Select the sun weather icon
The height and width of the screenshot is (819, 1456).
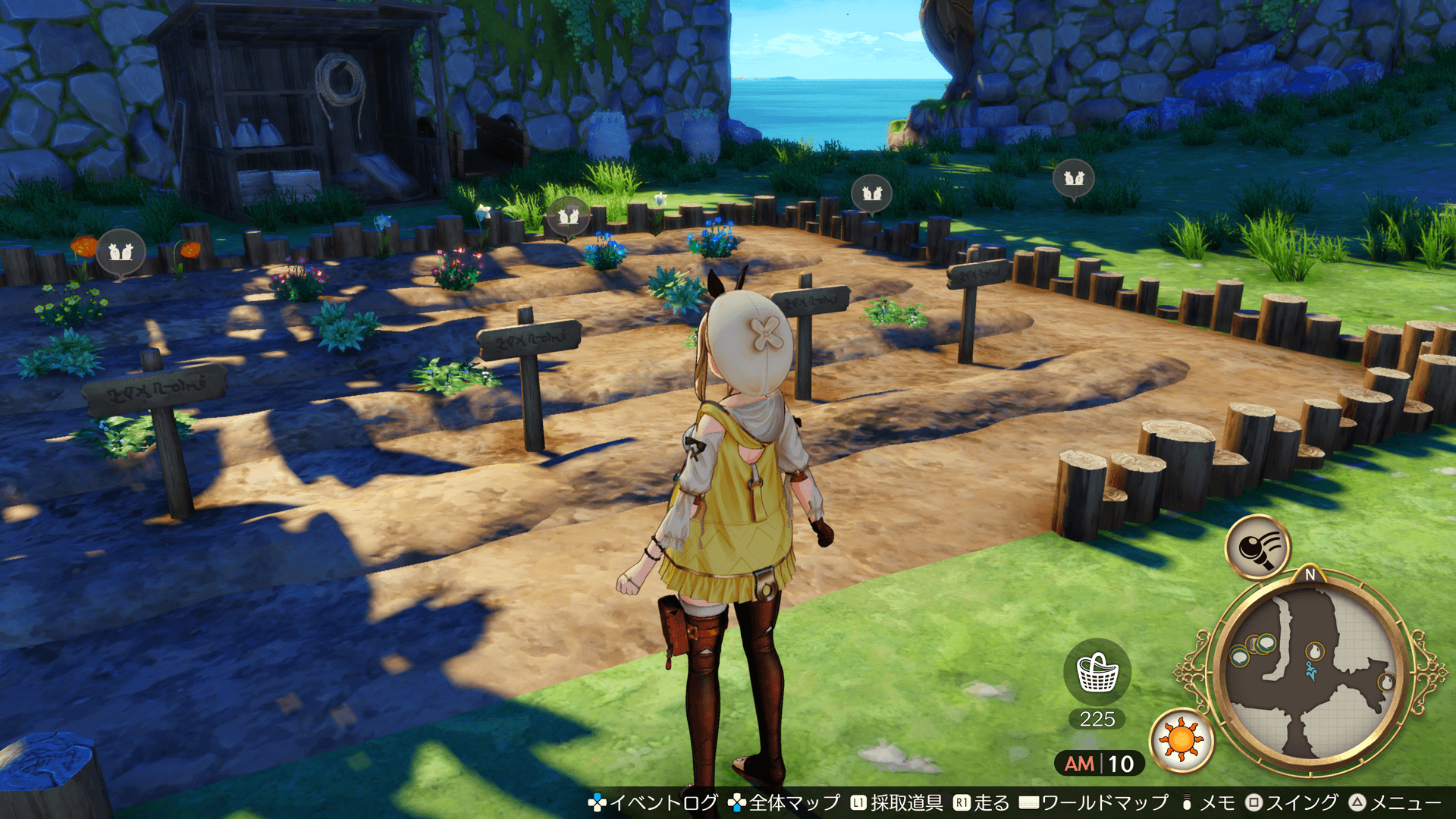[1181, 739]
